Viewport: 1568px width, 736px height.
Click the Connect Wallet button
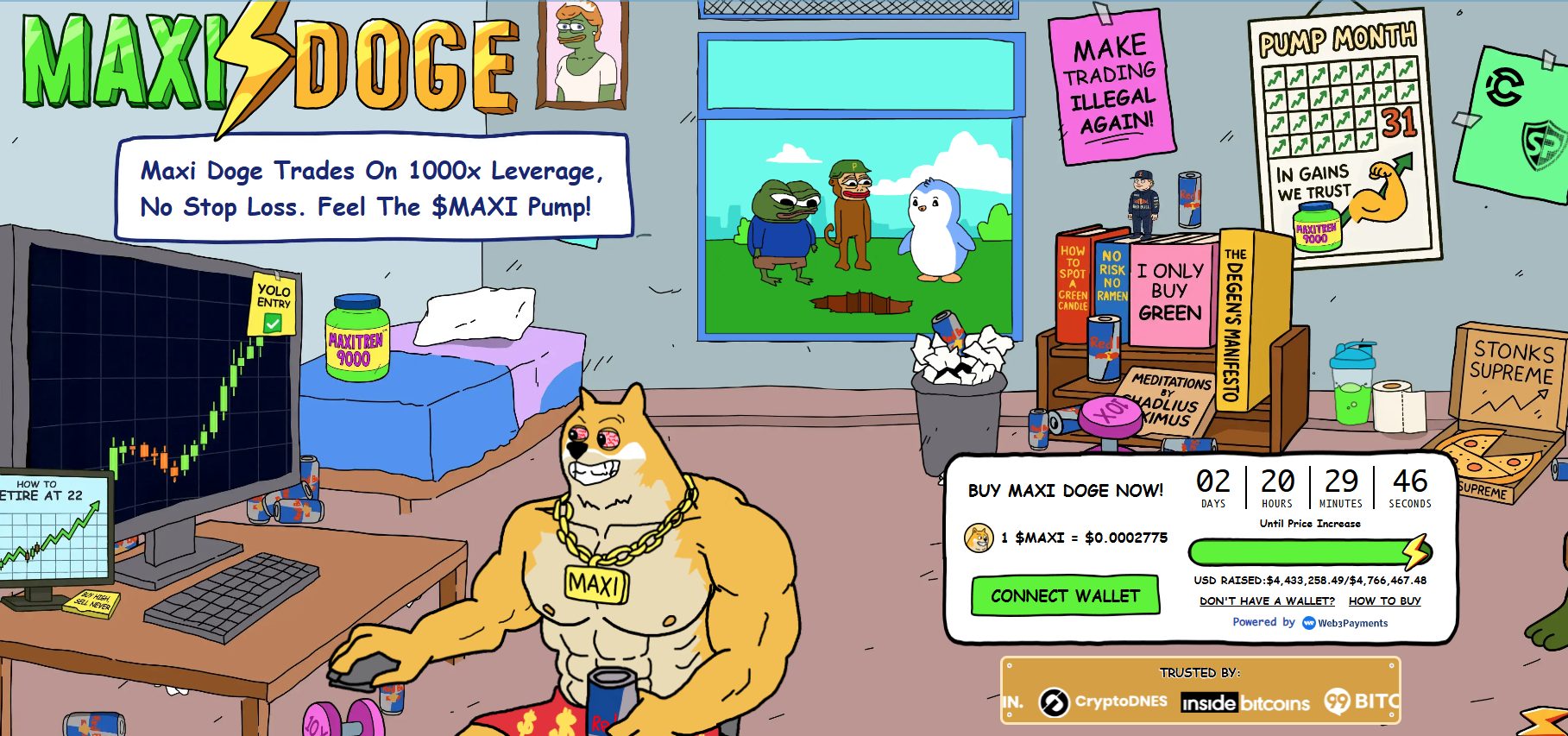pos(1065,596)
